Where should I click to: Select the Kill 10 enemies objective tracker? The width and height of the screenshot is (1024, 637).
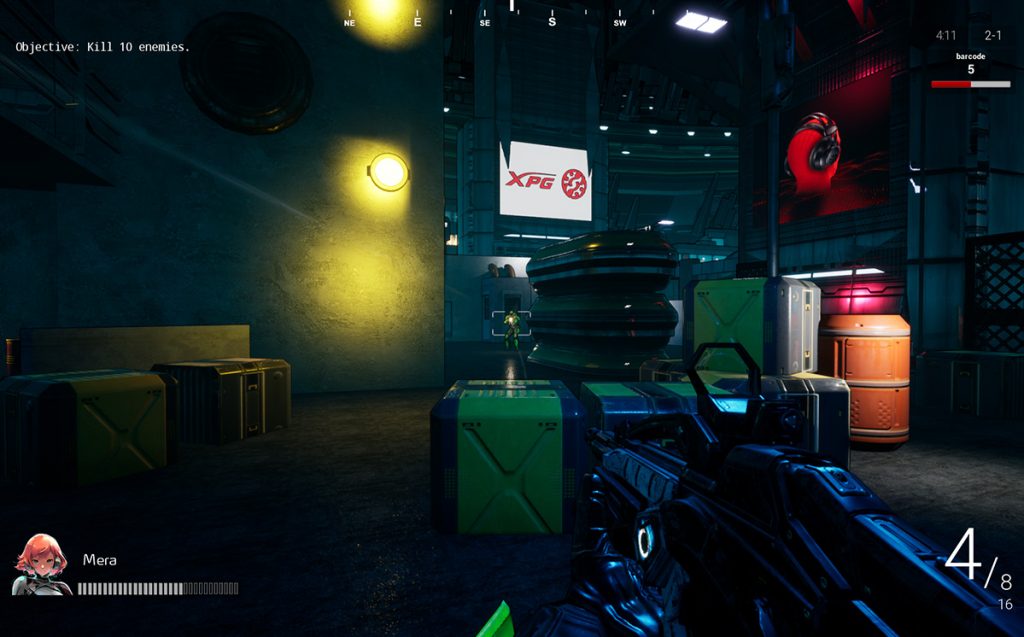(102, 47)
